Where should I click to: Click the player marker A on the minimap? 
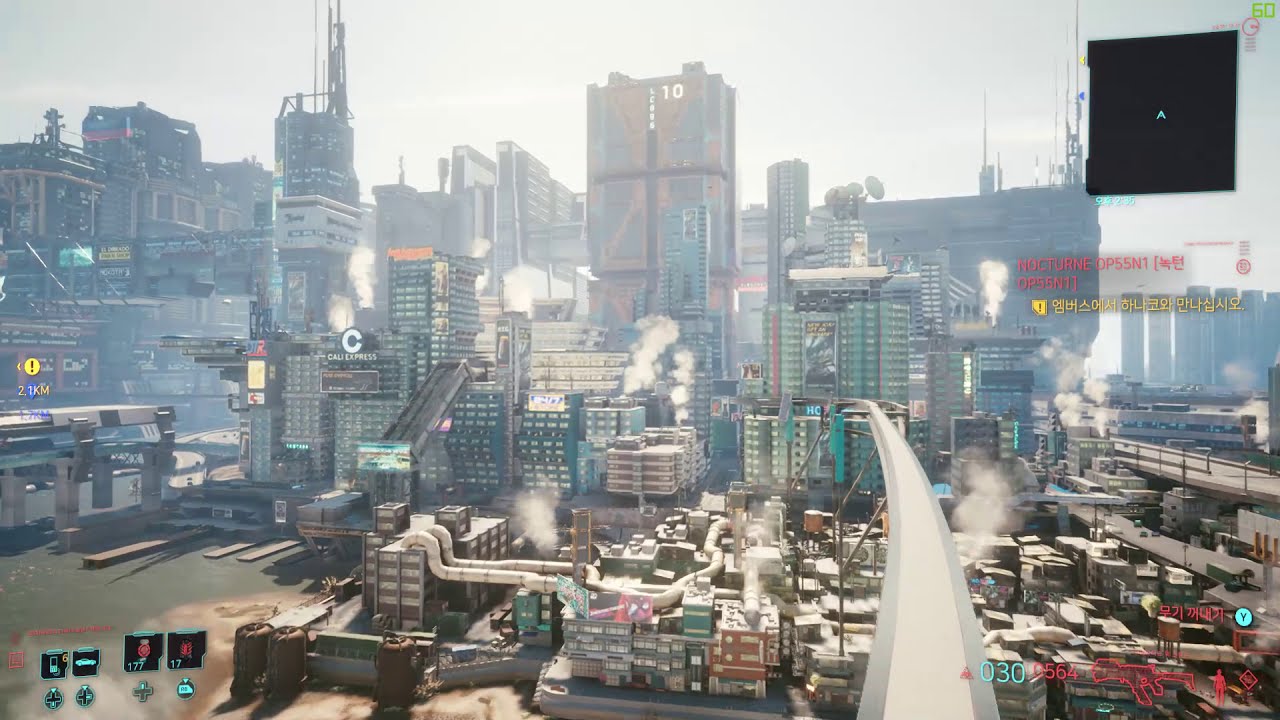[1160, 114]
